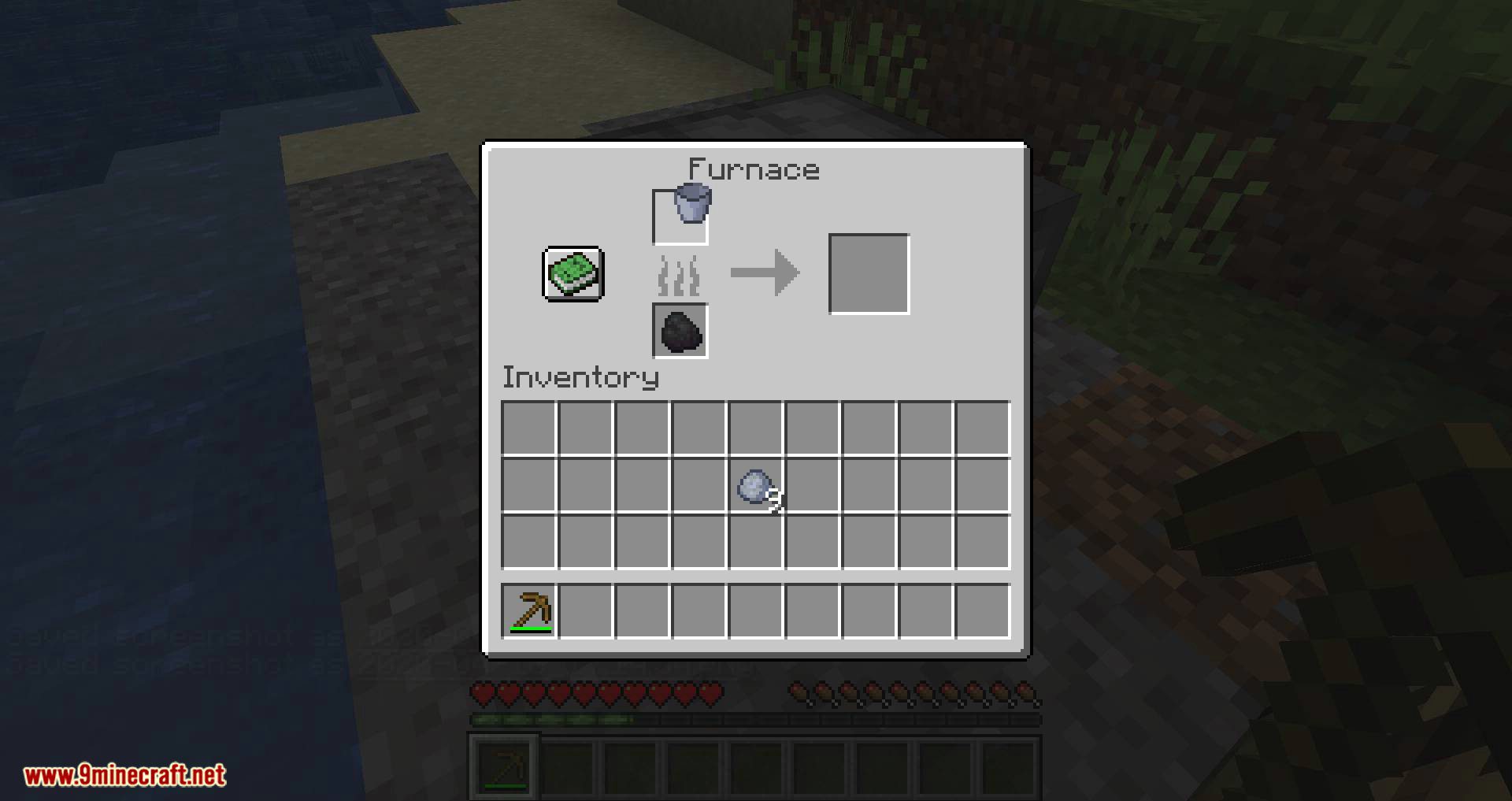Click the slot right of the pickaxe
Image resolution: width=1512 pixels, height=801 pixels.
(x=586, y=610)
